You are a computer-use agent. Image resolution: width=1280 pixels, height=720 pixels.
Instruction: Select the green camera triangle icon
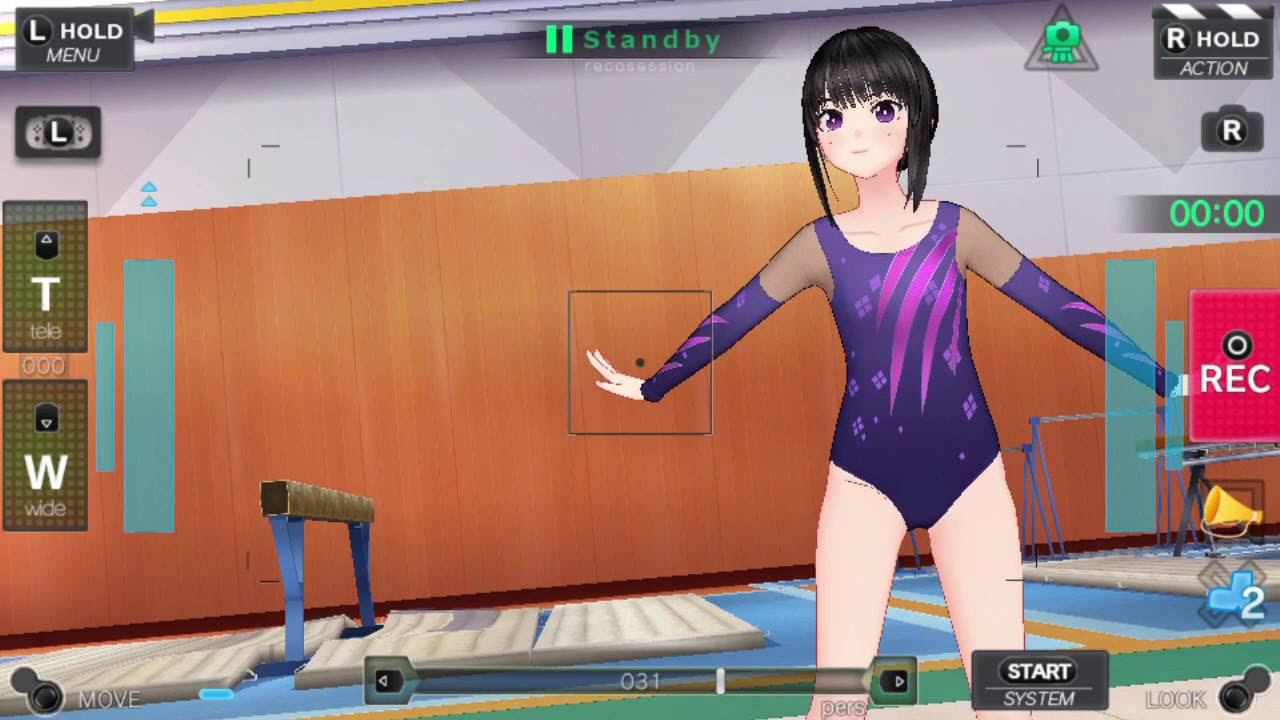click(x=1061, y=43)
